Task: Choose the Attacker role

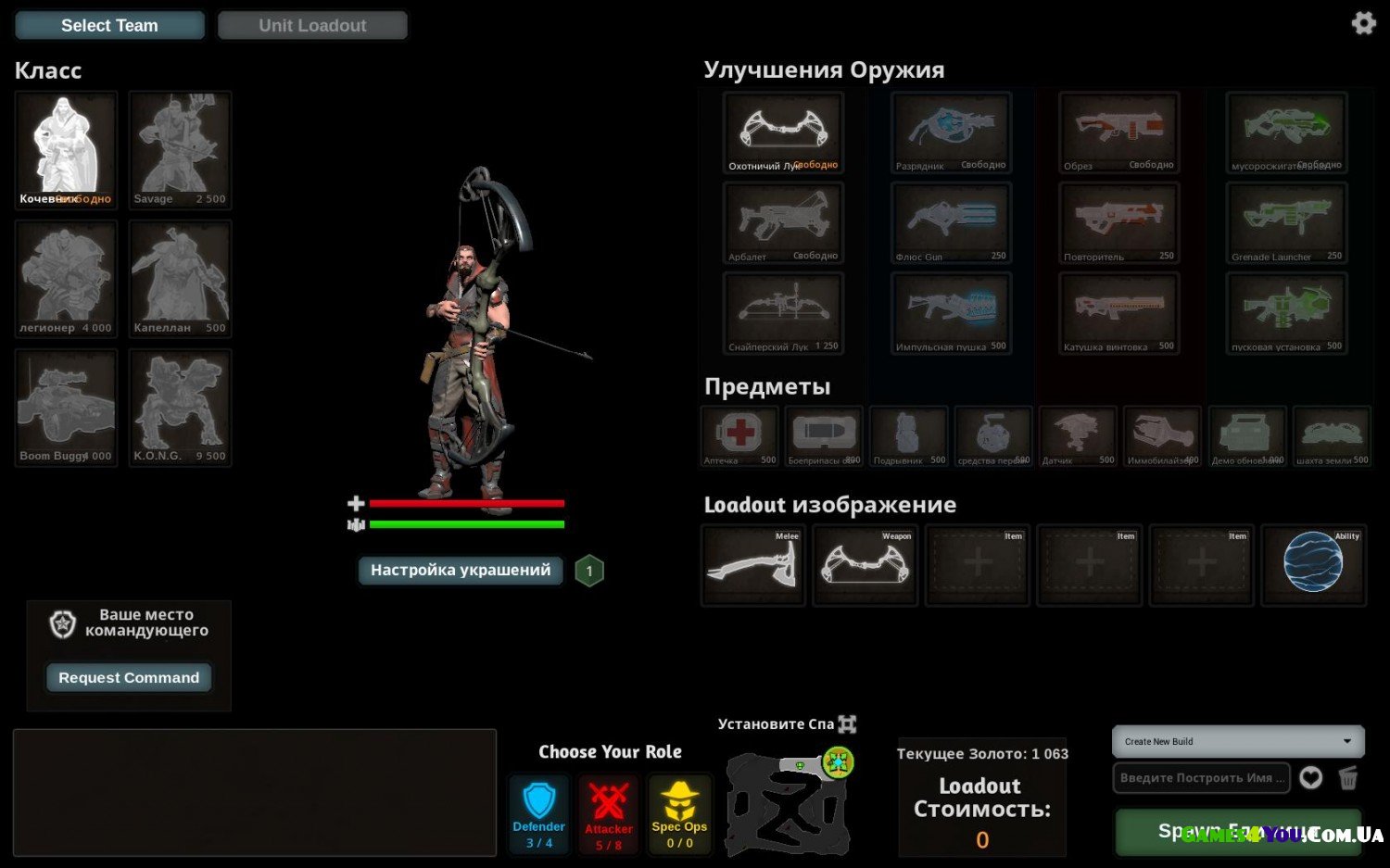Action: [x=609, y=814]
